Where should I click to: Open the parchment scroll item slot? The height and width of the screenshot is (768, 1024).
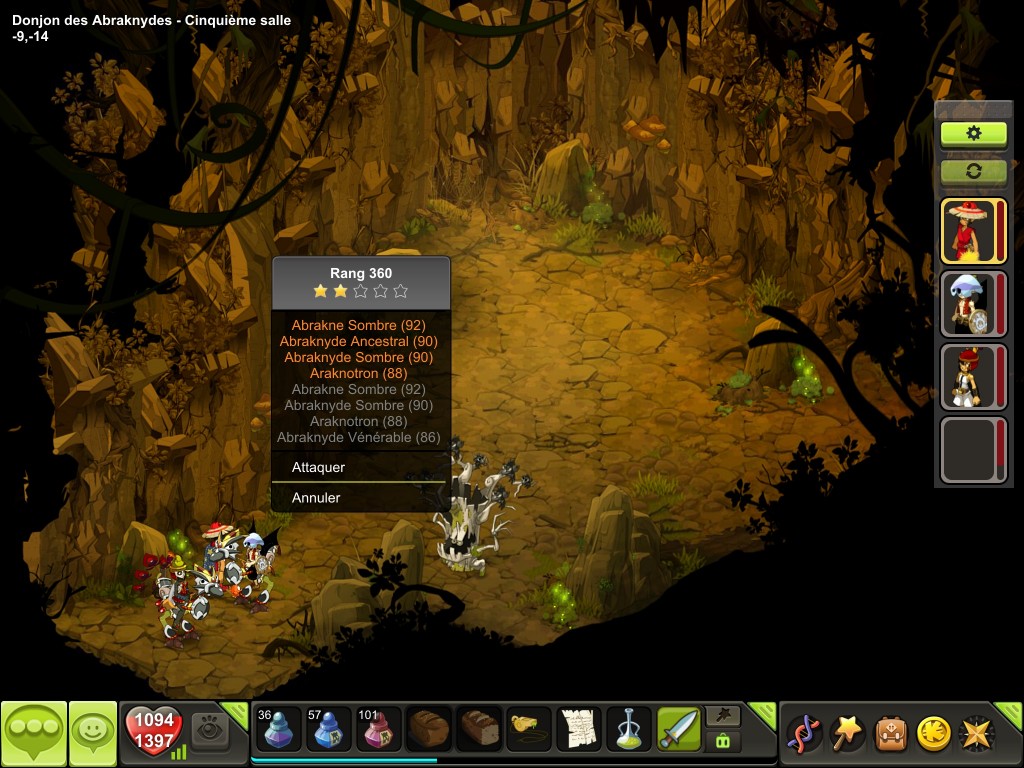click(579, 729)
